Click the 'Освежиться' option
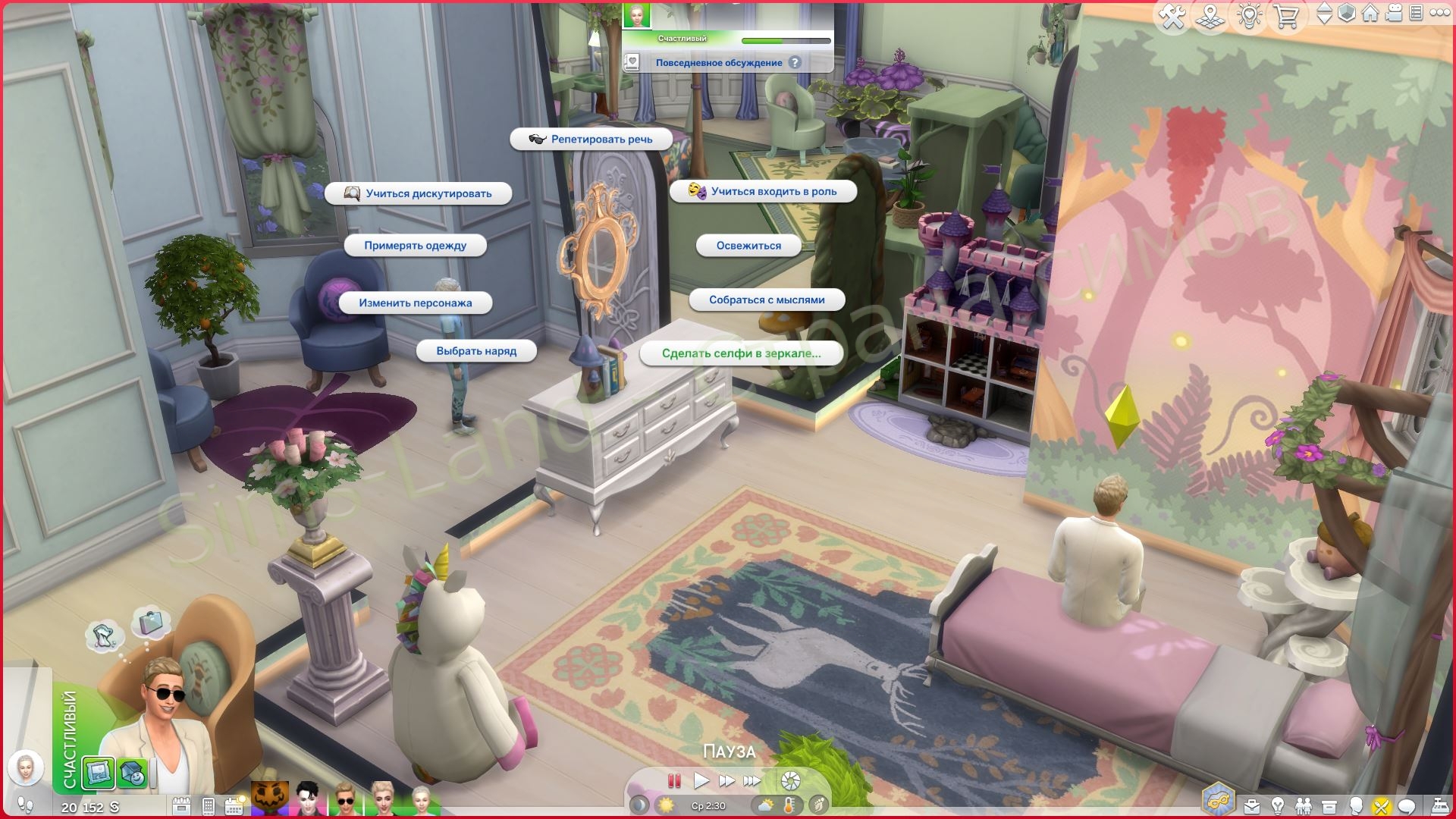The width and height of the screenshot is (1456, 819). coord(748,246)
